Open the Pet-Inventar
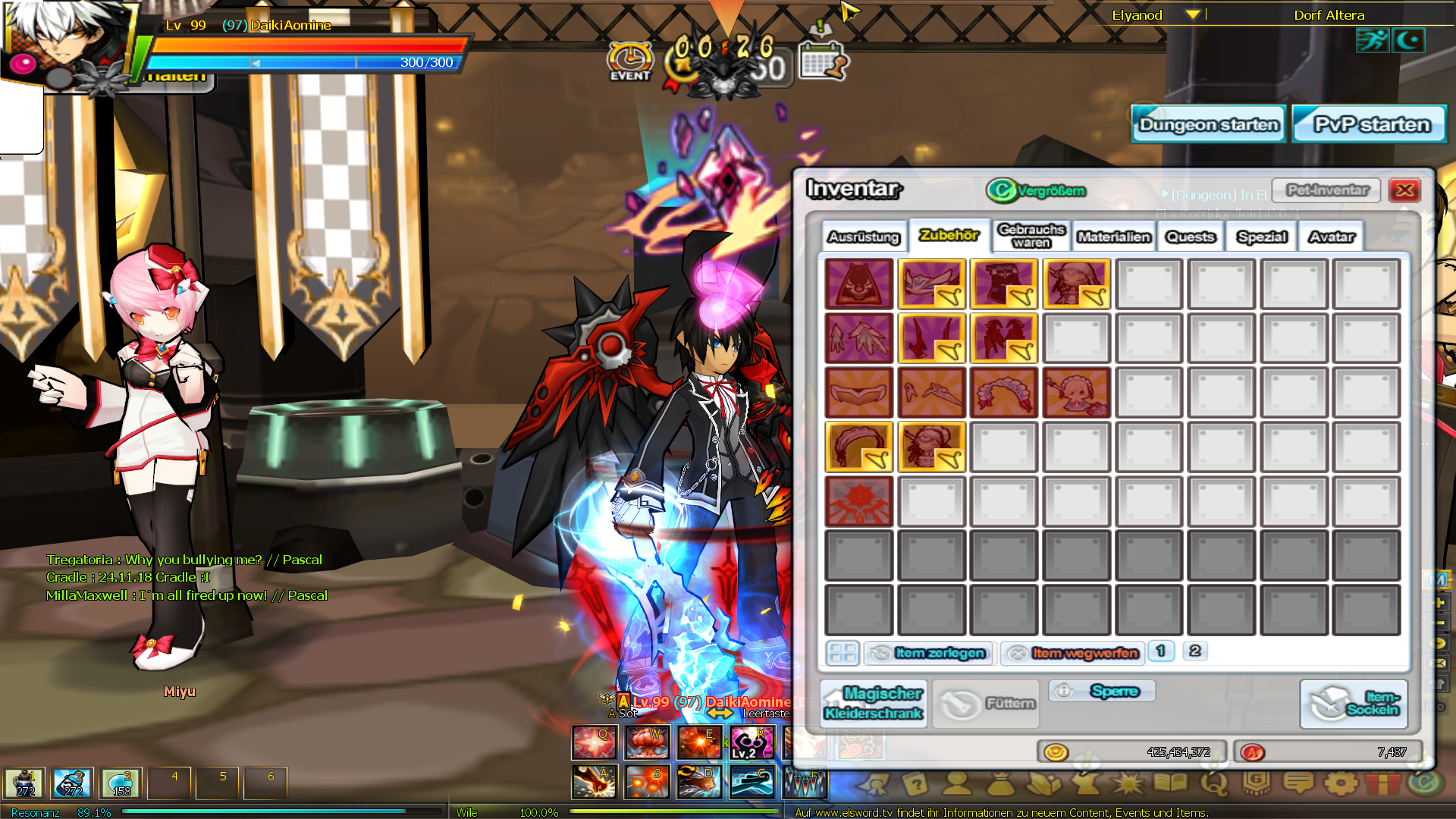This screenshot has height=819, width=1456. point(1327,190)
